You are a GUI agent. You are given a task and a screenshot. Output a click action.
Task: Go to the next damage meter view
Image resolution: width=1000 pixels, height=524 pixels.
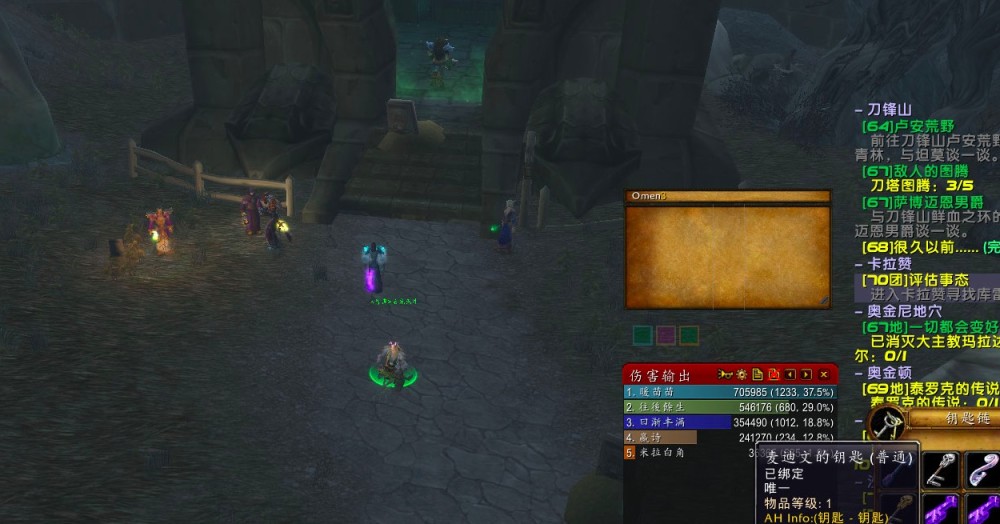(x=806, y=375)
